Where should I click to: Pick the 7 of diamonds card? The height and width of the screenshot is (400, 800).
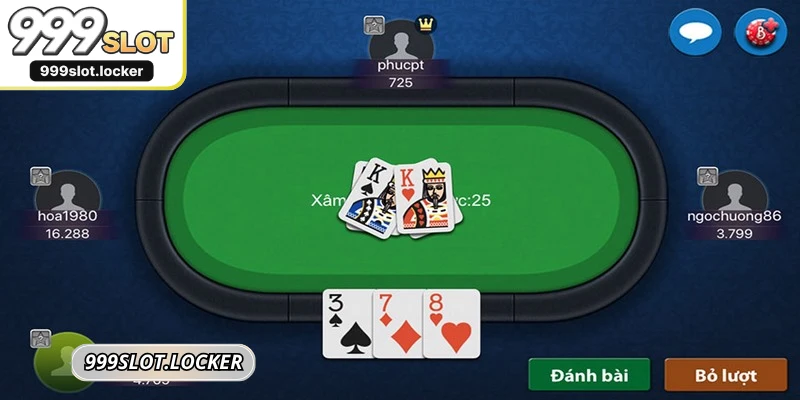tap(397, 323)
